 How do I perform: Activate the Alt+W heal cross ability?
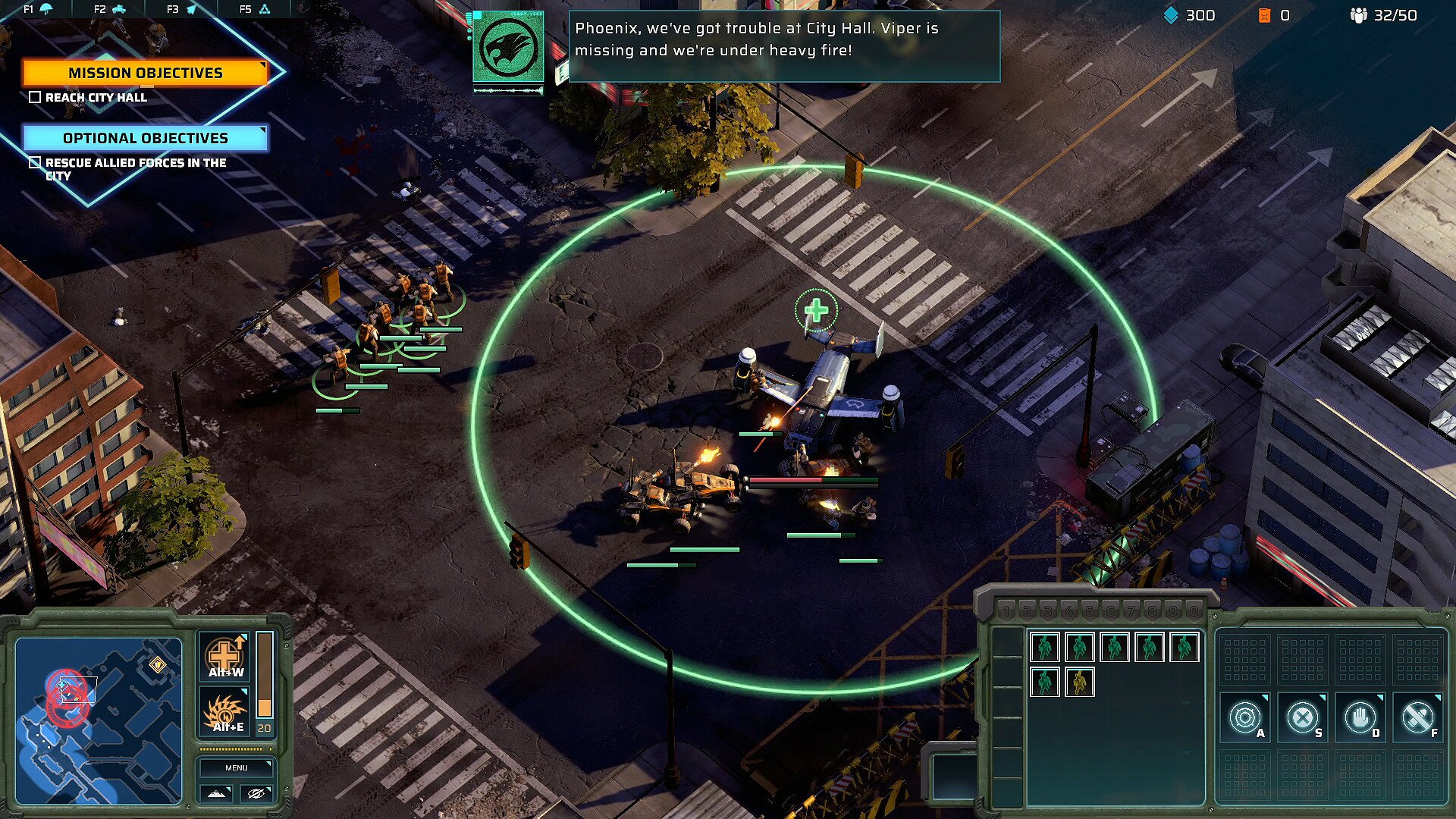[x=225, y=656]
